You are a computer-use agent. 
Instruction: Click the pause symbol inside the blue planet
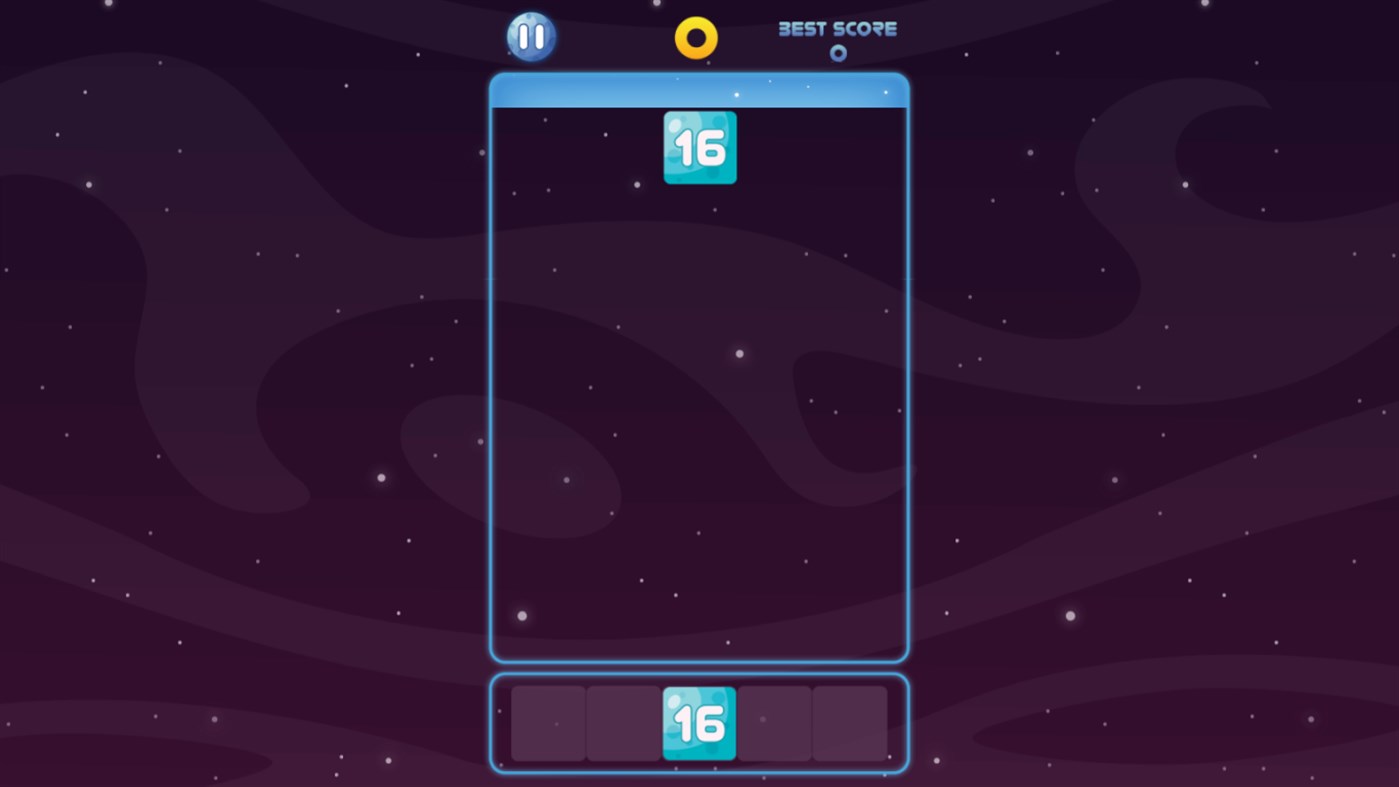[531, 37]
